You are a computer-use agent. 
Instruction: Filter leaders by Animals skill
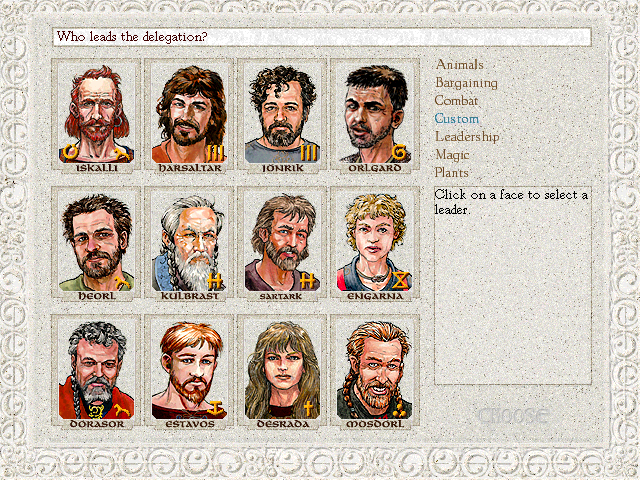(x=459, y=65)
